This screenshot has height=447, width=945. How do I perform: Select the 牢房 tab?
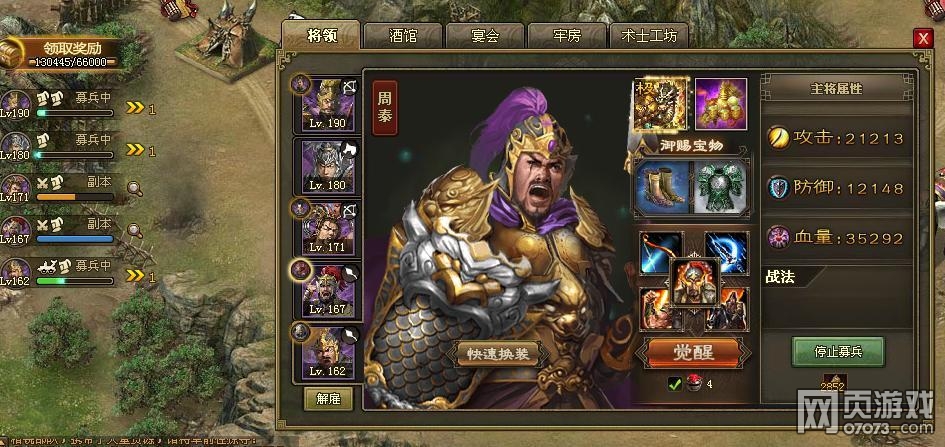tap(567, 36)
